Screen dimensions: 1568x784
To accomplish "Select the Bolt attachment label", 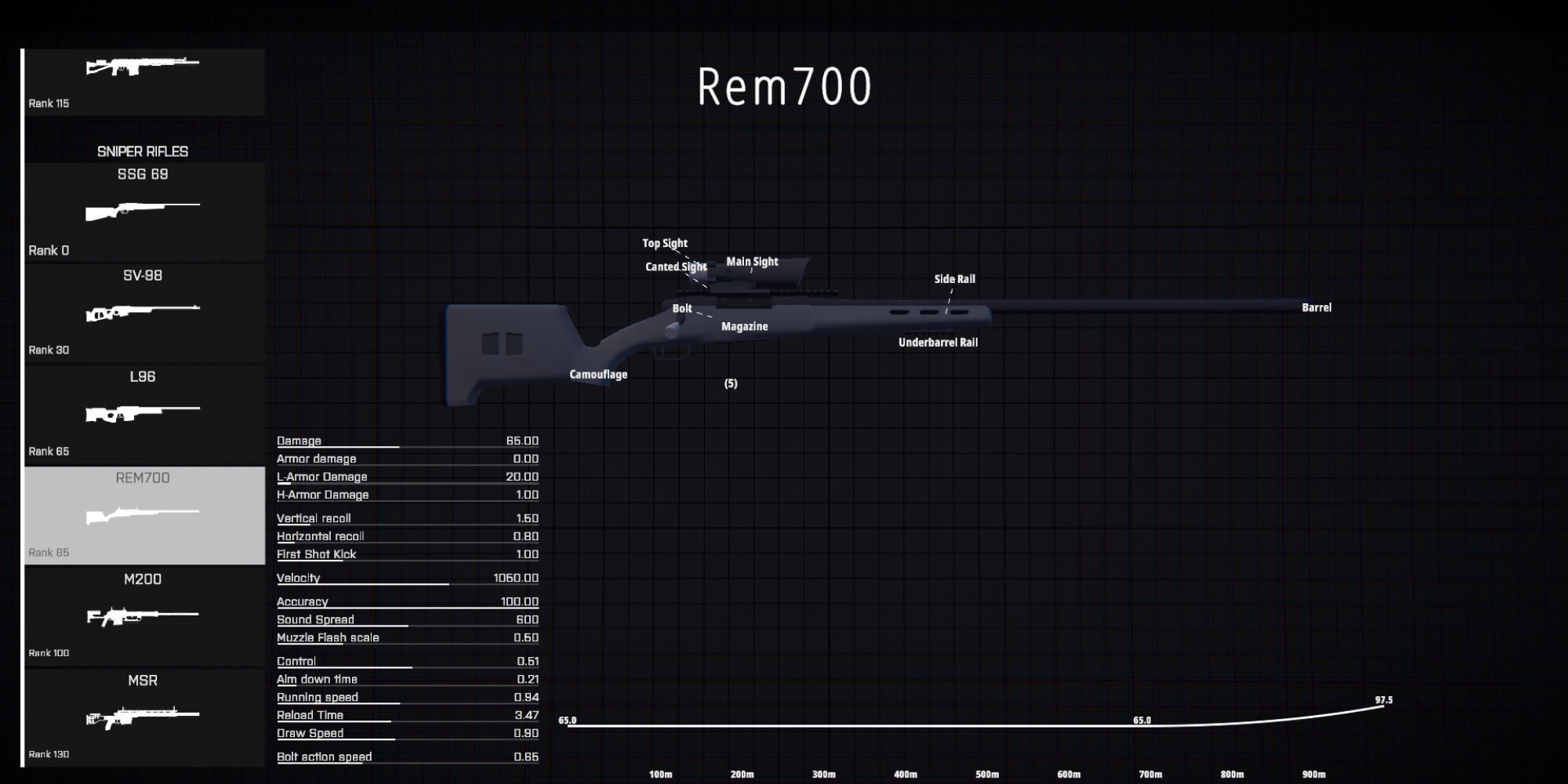I will (681, 308).
